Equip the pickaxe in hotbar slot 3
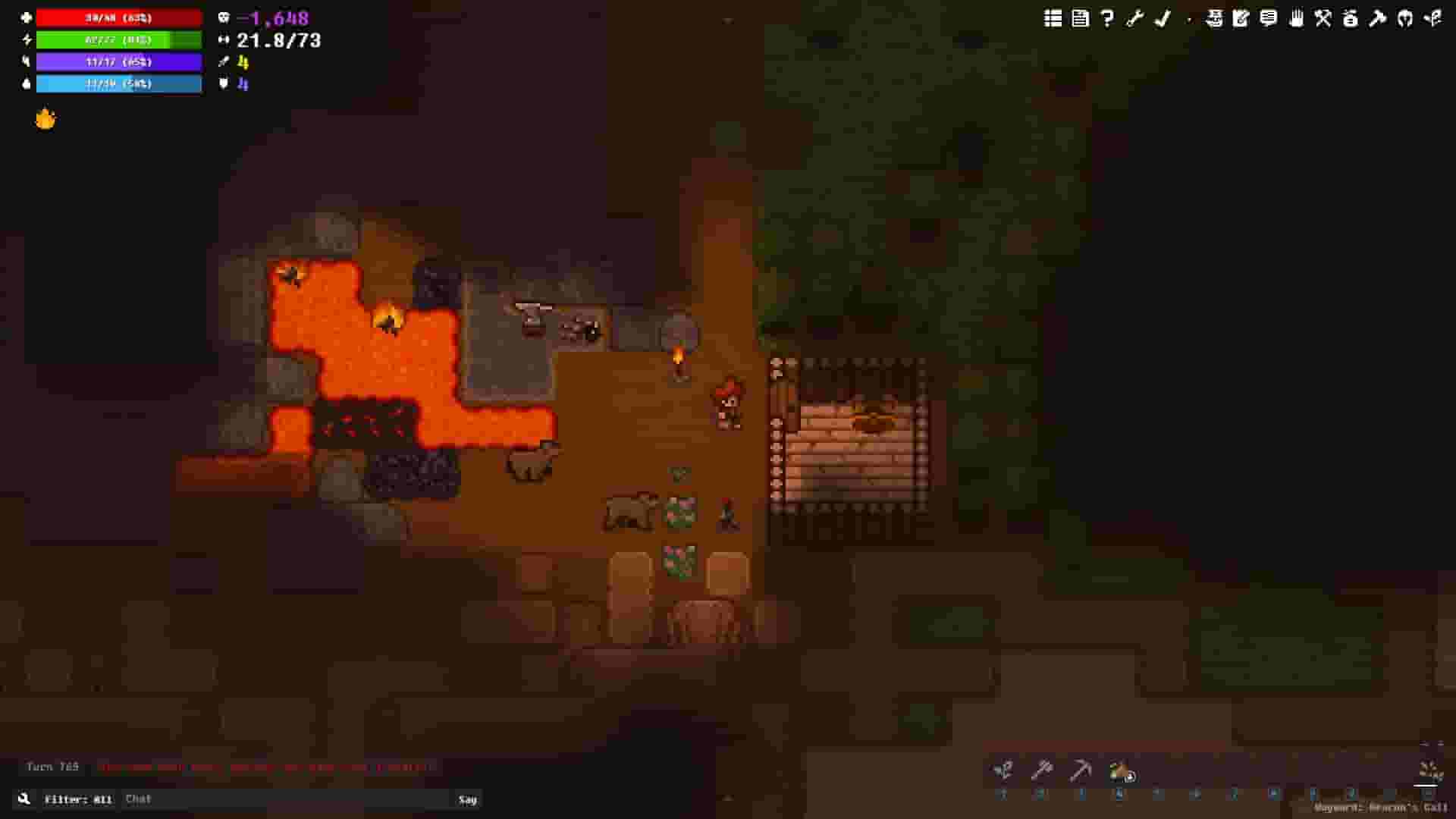Image resolution: width=1456 pixels, height=819 pixels. point(1081,770)
